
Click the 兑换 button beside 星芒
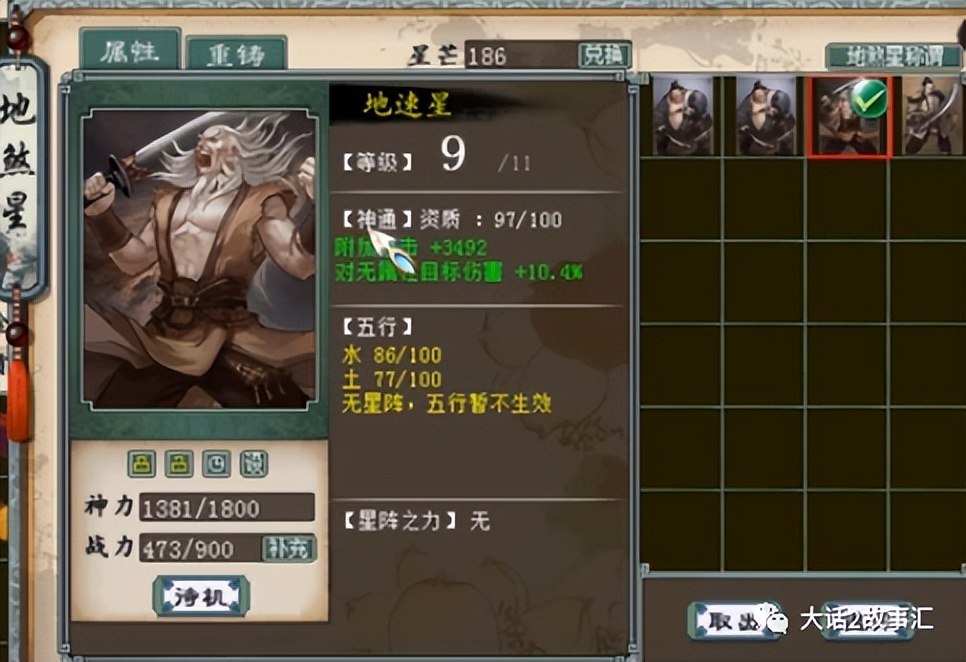(x=604, y=55)
